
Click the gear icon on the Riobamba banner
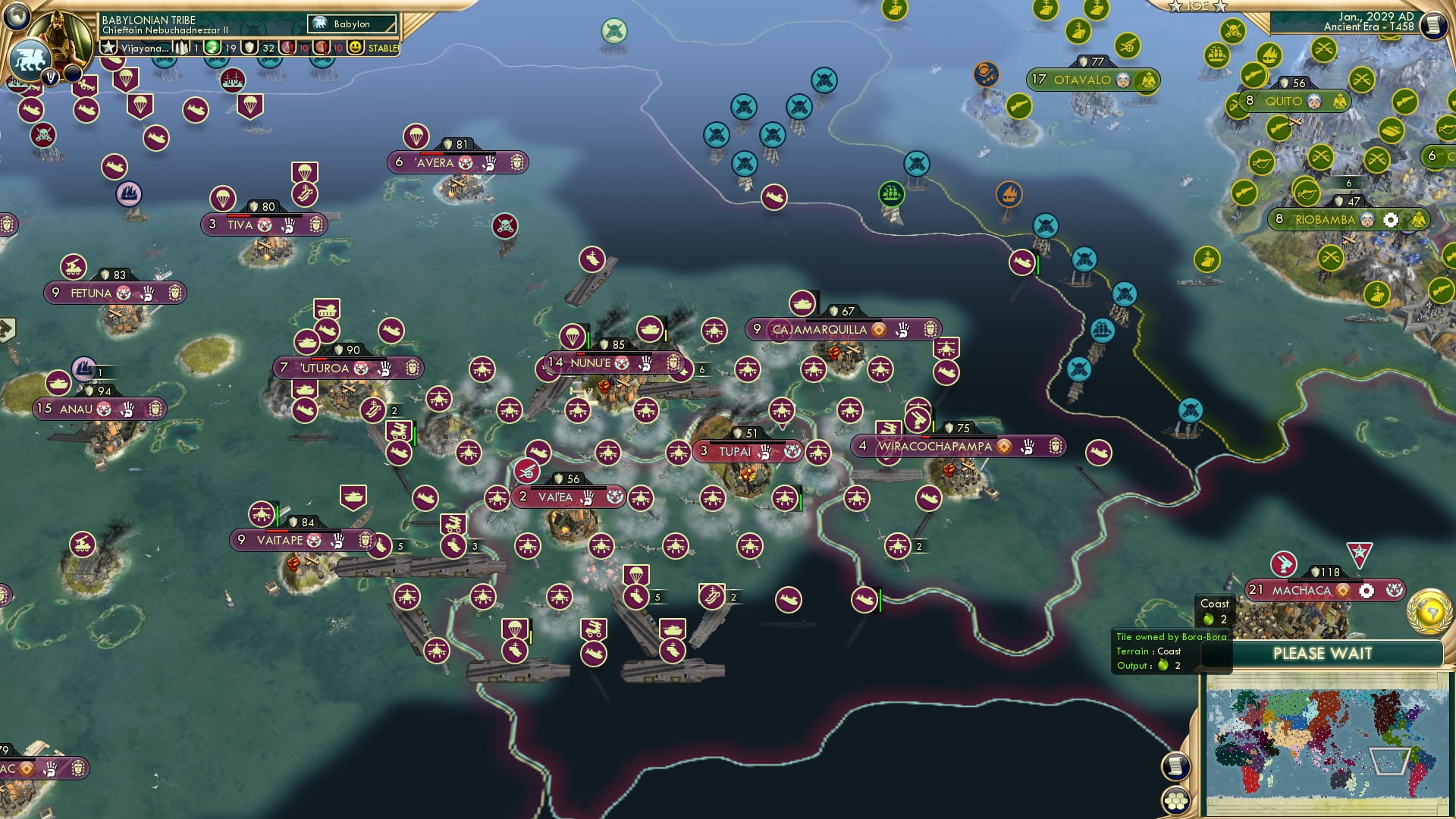[1390, 220]
